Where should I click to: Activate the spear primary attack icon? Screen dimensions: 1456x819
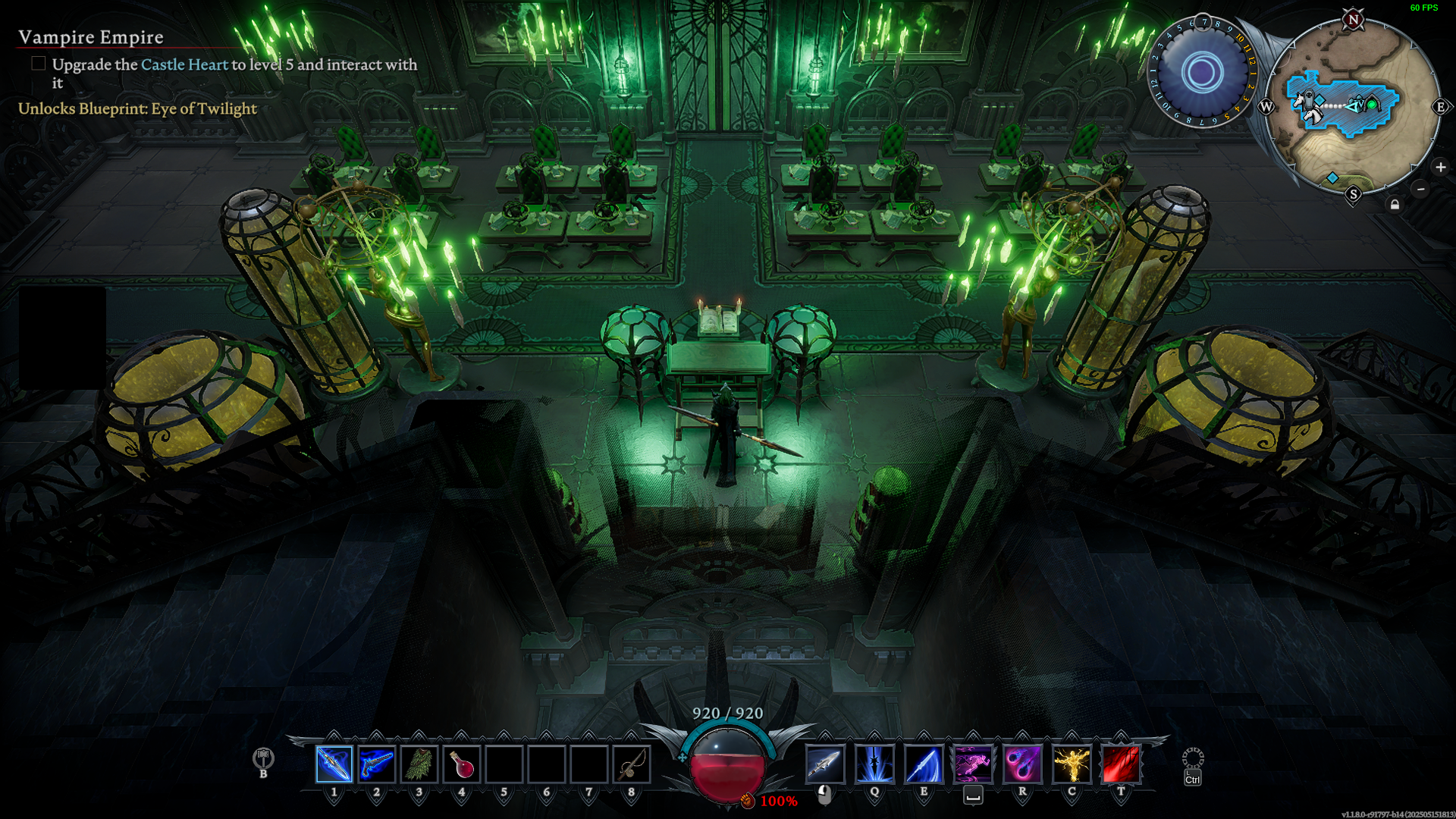[825, 764]
